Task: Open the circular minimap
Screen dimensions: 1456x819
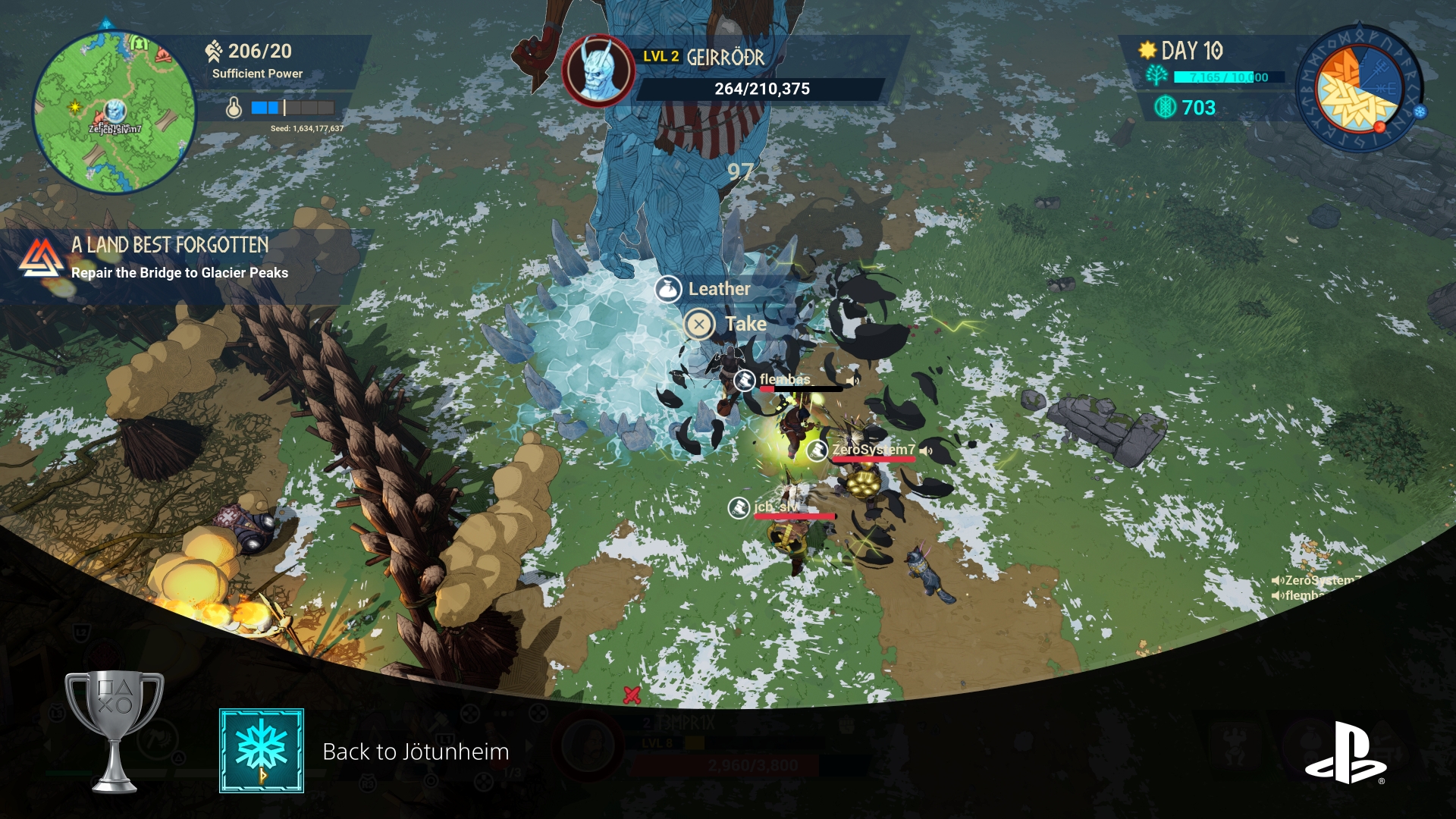Action: (x=114, y=111)
